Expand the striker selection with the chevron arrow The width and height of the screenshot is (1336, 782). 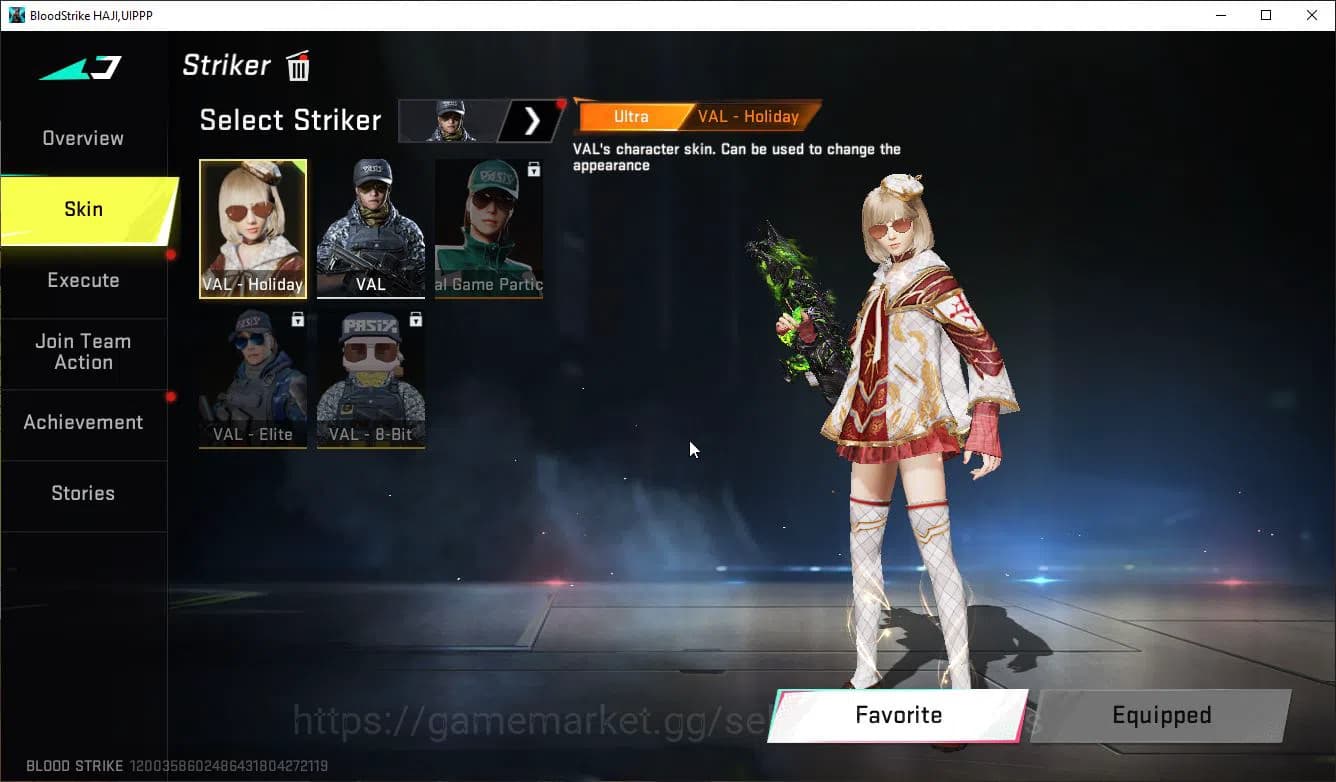[530, 120]
